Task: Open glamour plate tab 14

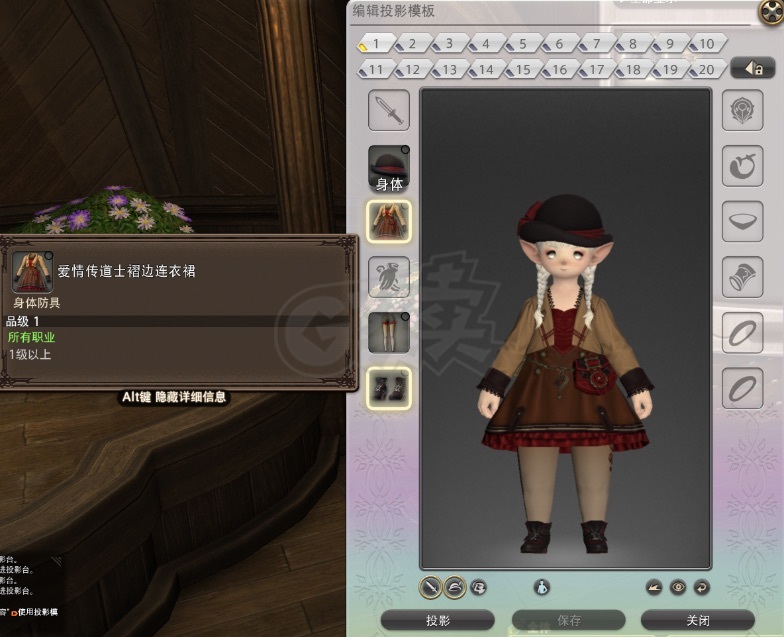Action: (x=485, y=70)
